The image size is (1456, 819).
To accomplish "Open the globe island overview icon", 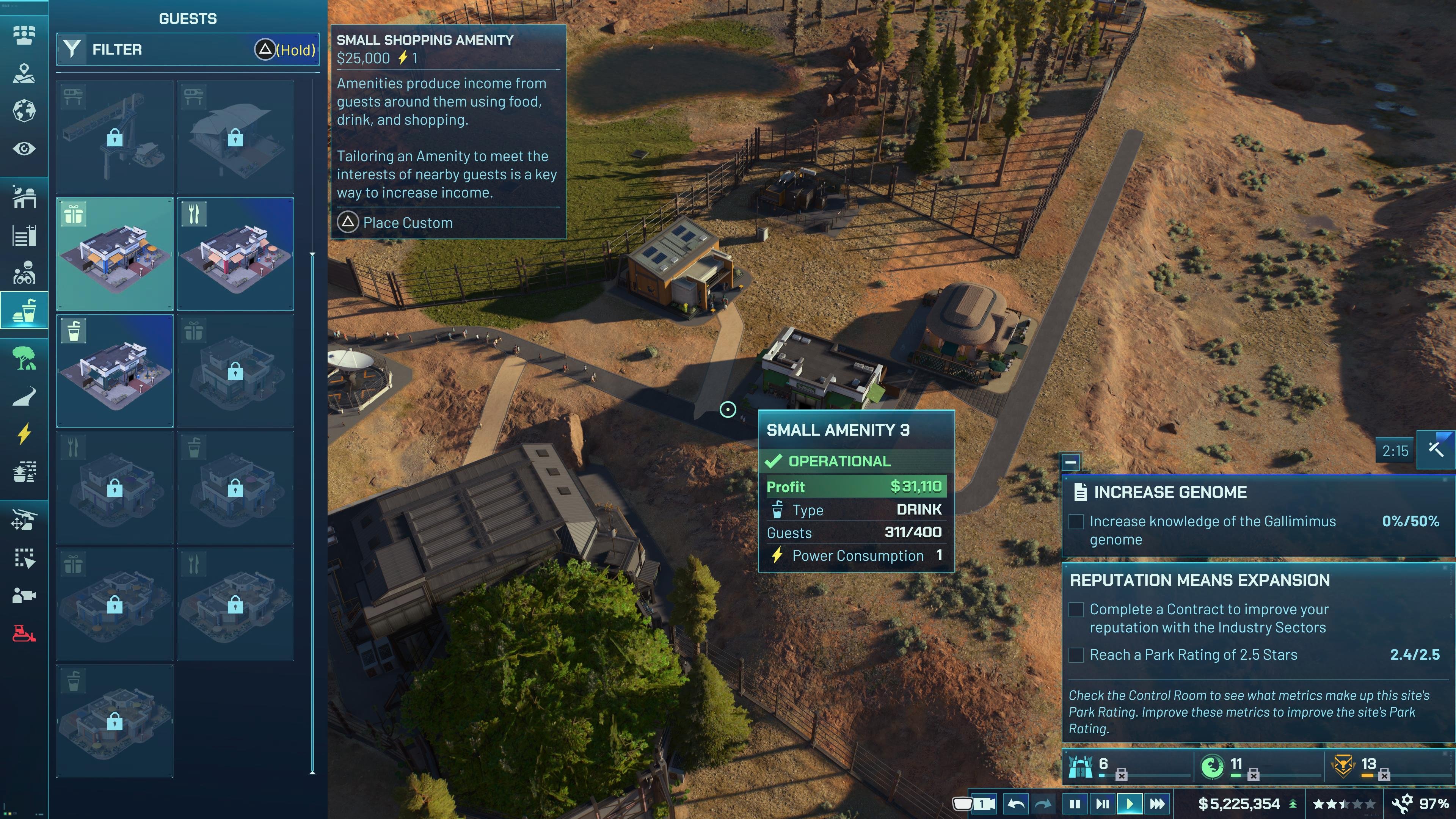I will pos(24,111).
